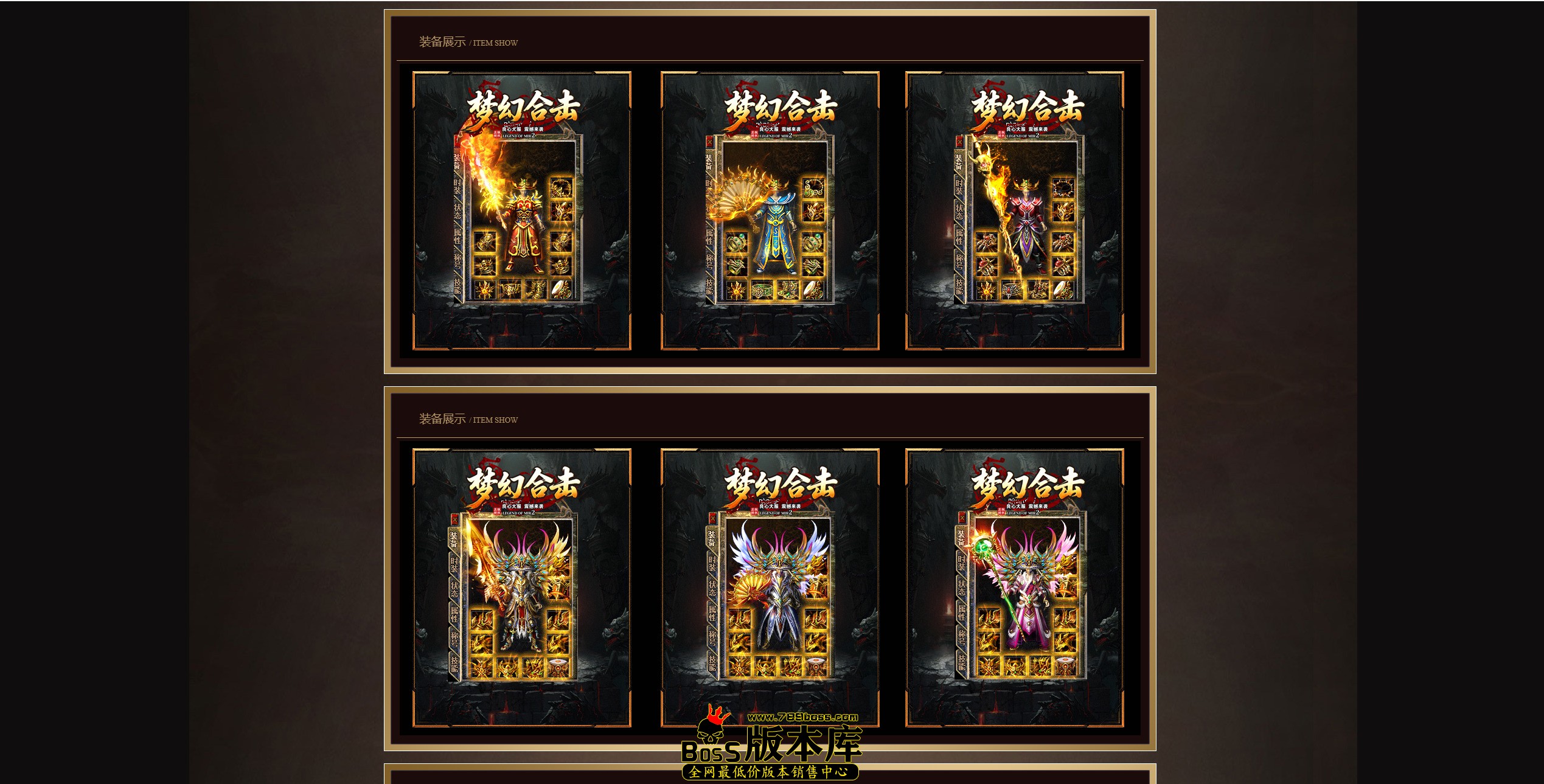Select the 装备 (Equipment) tab on the warrior panel
Image resolution: width=1544 pixels, height=784 pixels.
[x=457, y=161]
